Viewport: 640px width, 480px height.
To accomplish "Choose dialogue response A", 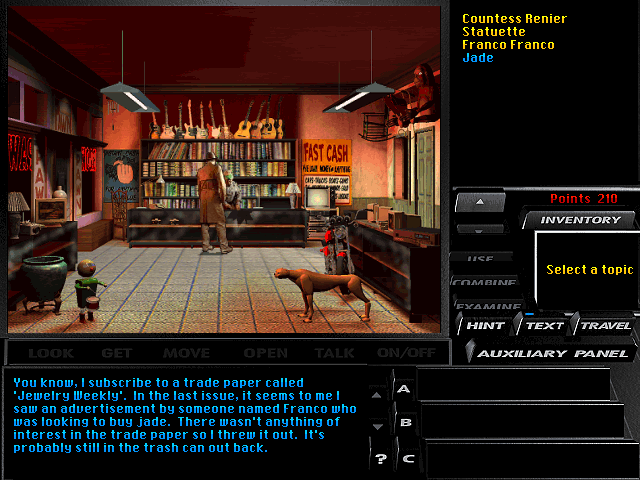I will click(404, 388).
